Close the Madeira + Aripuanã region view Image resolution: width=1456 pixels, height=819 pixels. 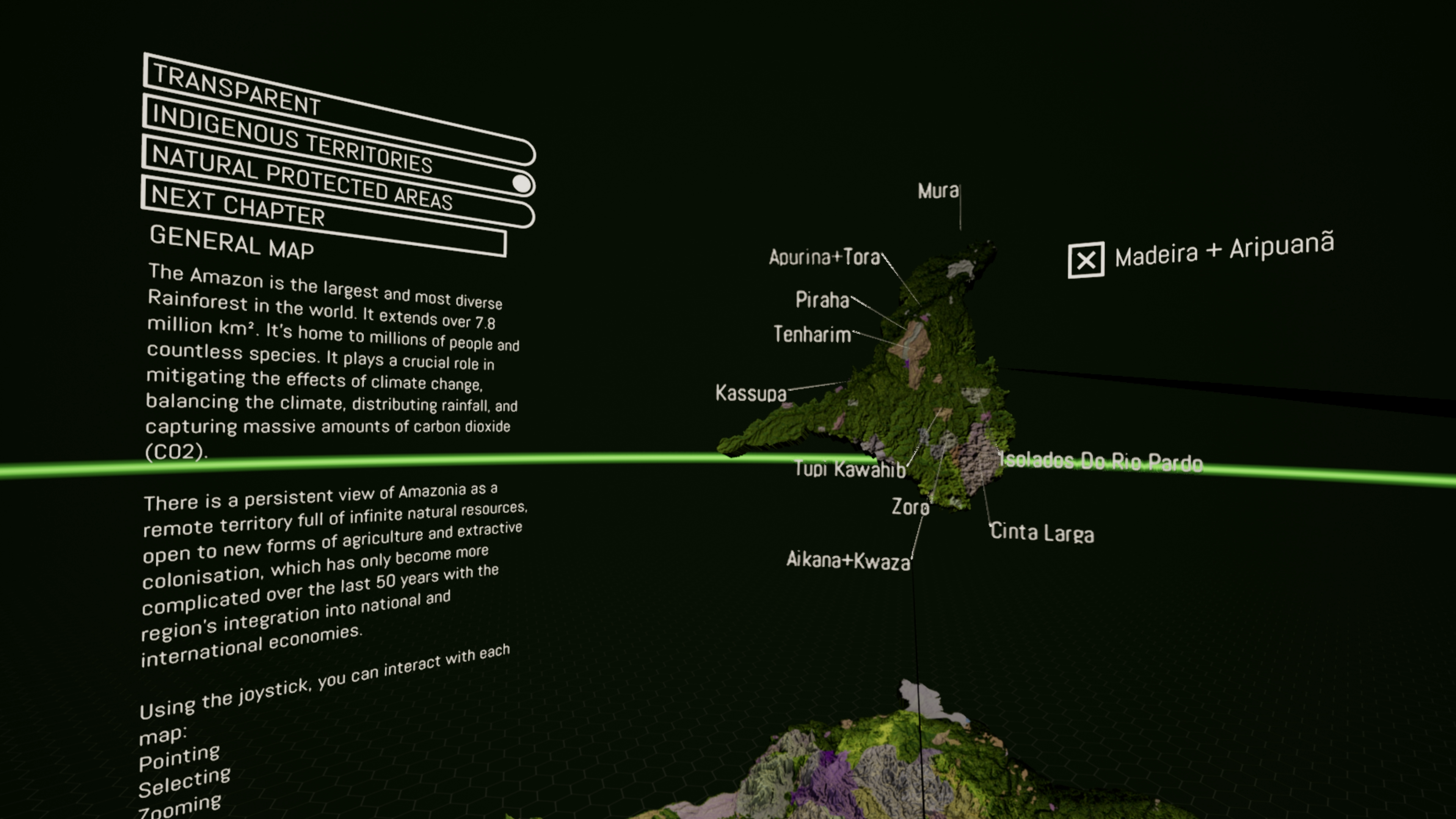point(1085,260)
